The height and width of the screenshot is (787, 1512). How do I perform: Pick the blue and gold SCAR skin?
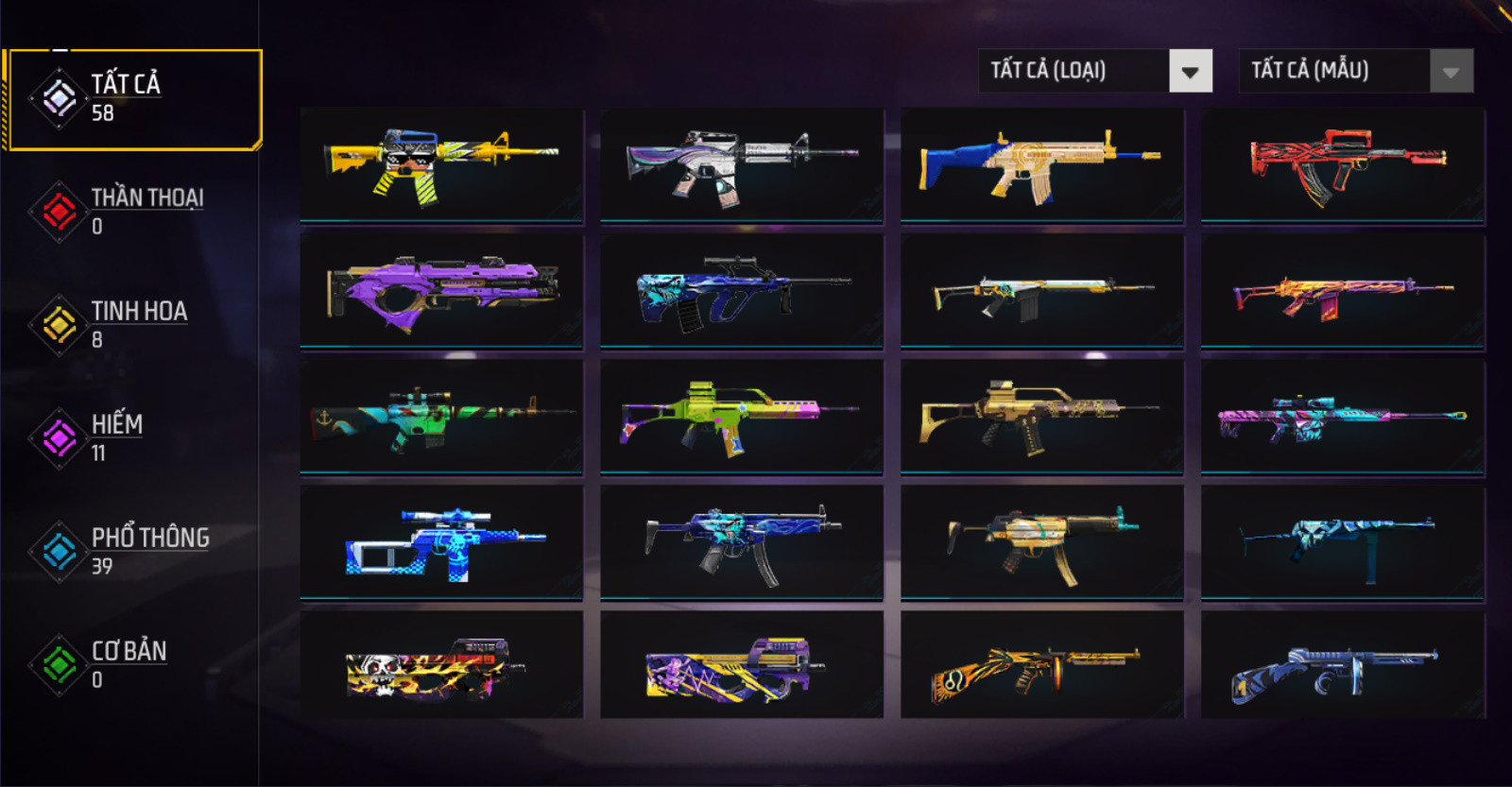click(1042, 165)
